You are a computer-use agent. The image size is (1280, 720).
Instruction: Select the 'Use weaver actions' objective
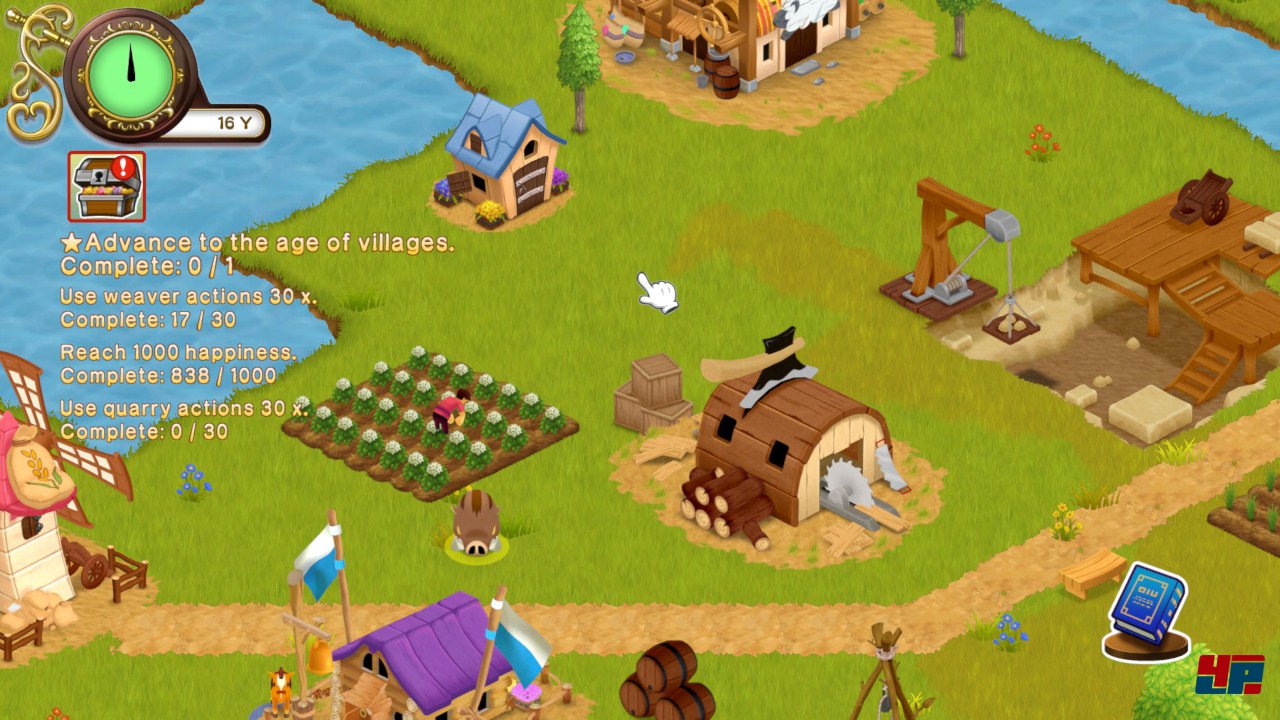point(188,297)
